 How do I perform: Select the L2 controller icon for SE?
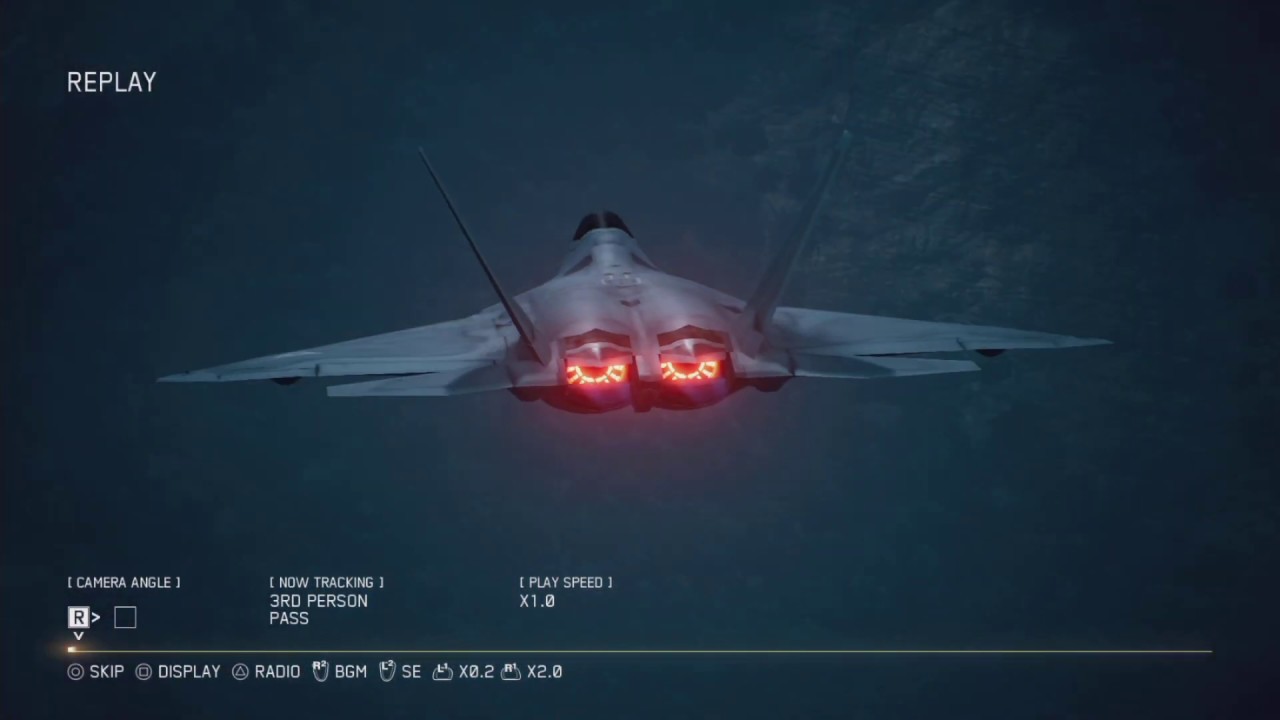pyautogui.click(x=386, y=671)
